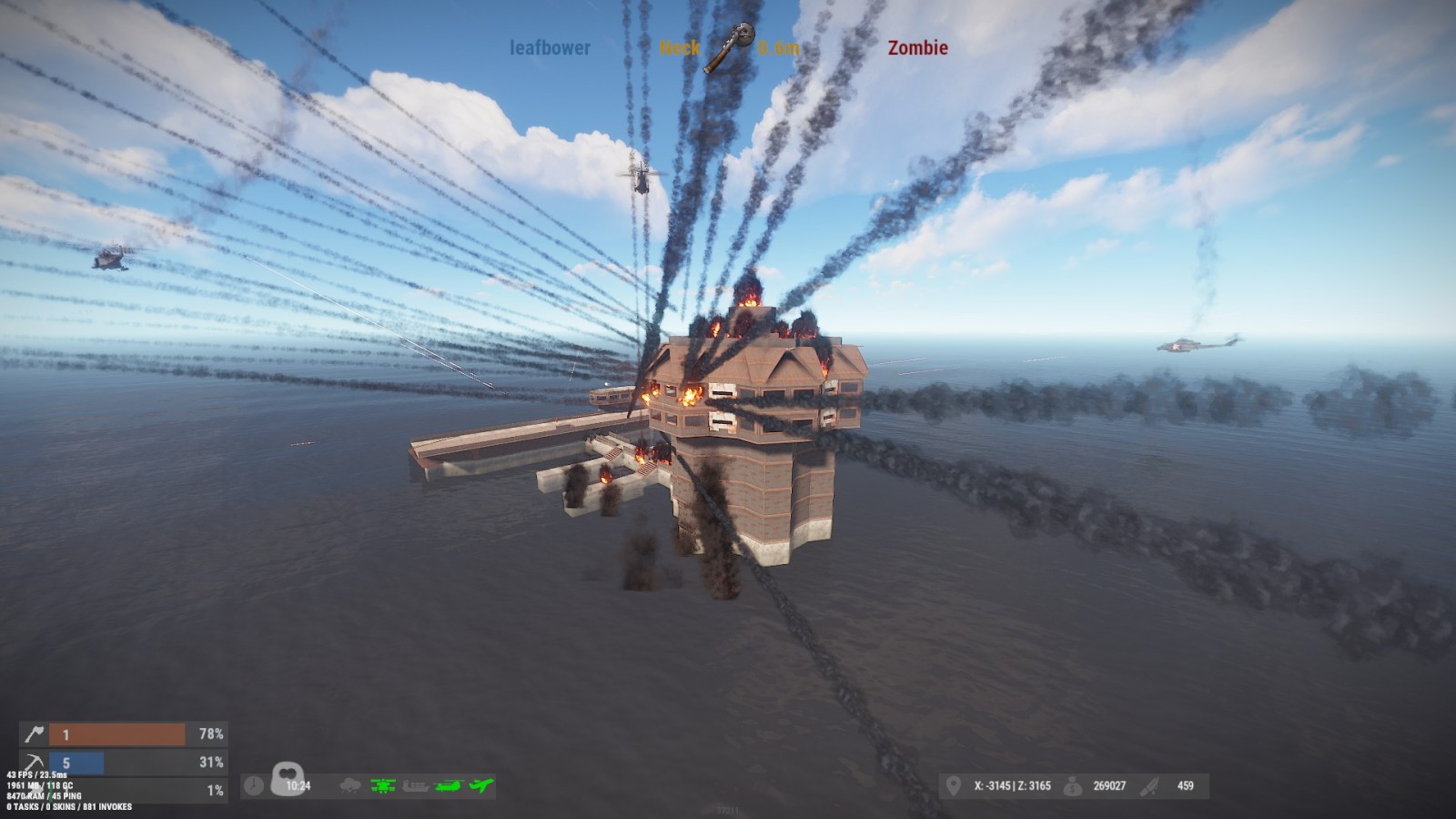The height and width of the screenshot is (819, 1456).
Task: Click the patrol helicopter event icon
Action: pyautogui.click(x=383, y=785)
